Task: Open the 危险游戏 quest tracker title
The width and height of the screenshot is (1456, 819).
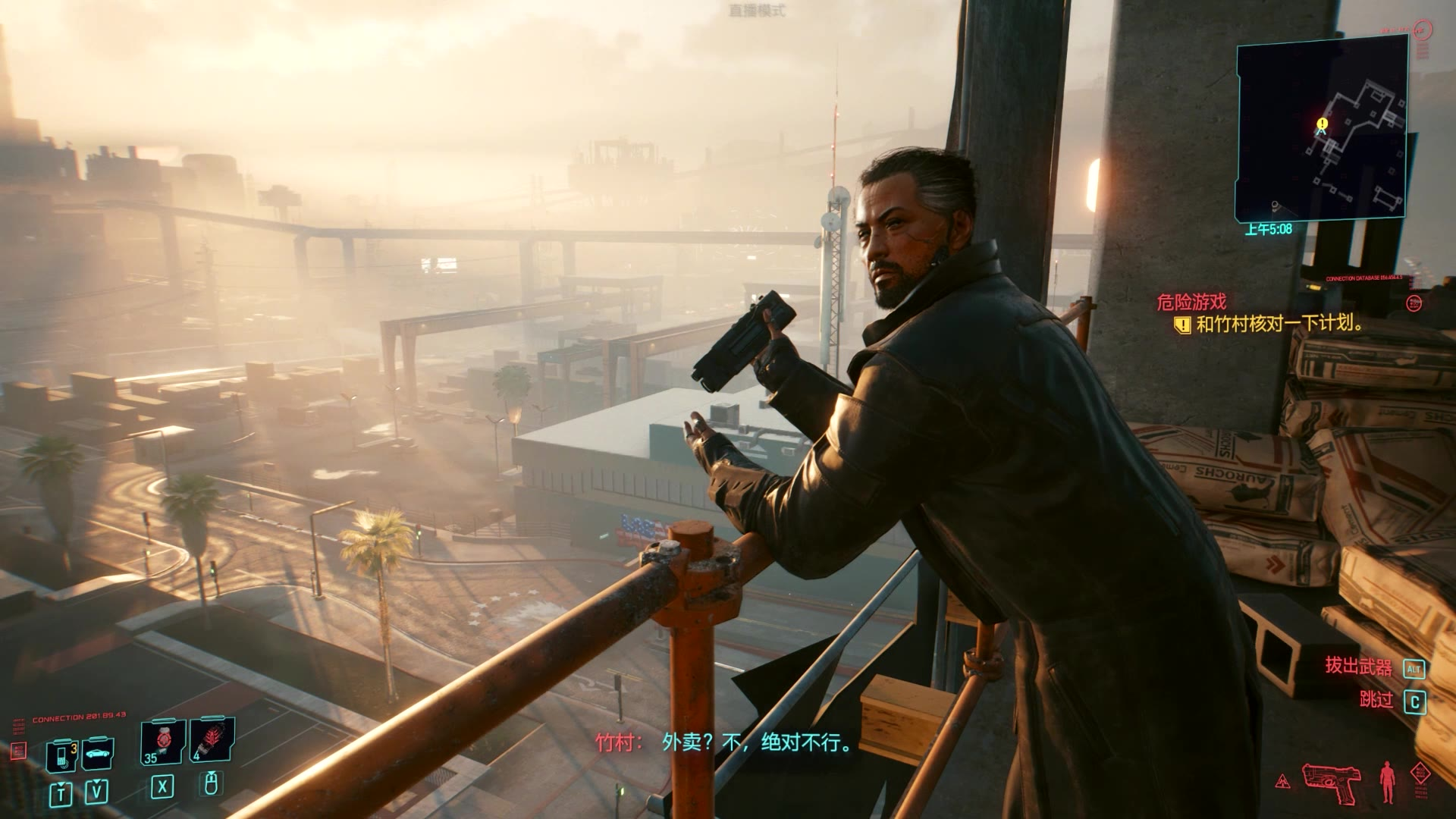Action: pos(1191,303)
